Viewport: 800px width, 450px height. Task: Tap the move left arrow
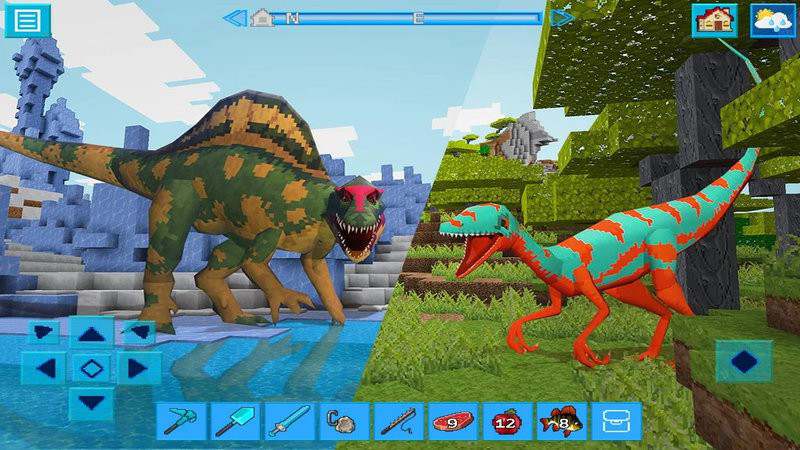coord(44,368)
